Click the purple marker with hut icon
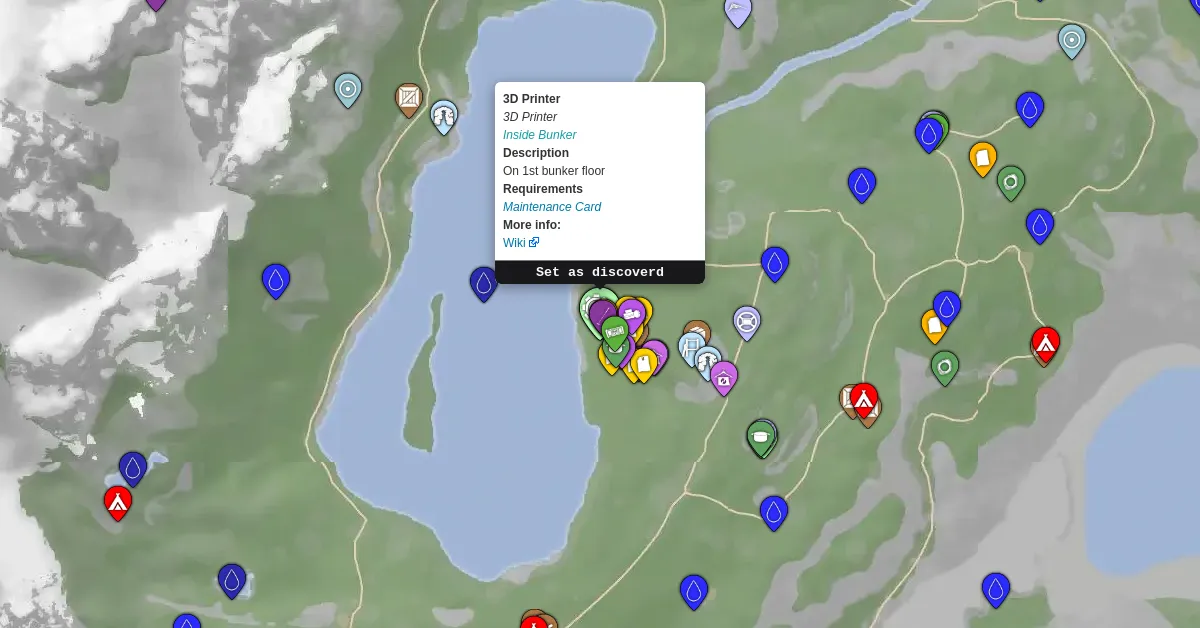This screenshot has width=1200, height=628. [723, 378]
